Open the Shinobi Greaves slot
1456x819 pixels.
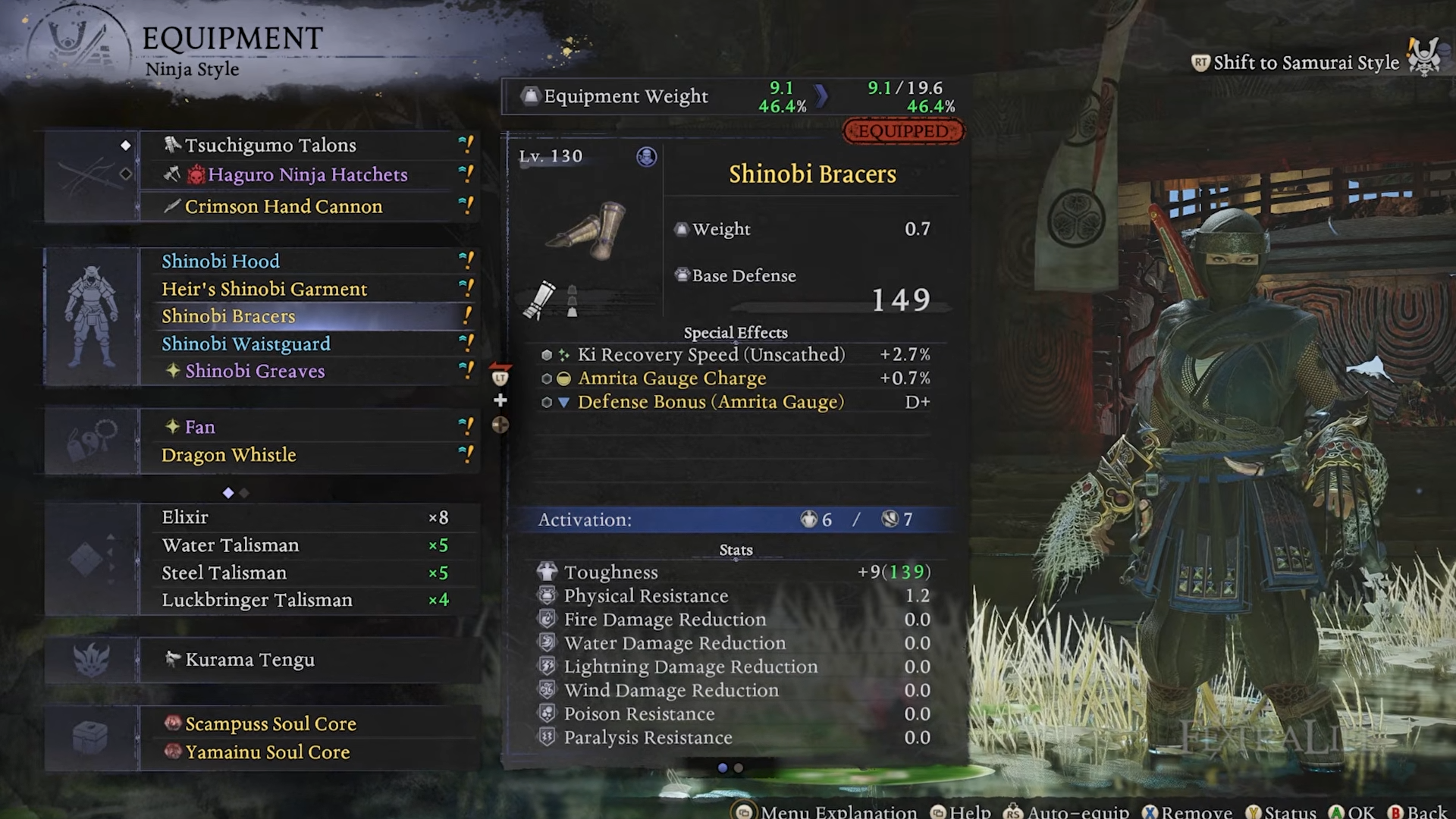tap(255, 371)
